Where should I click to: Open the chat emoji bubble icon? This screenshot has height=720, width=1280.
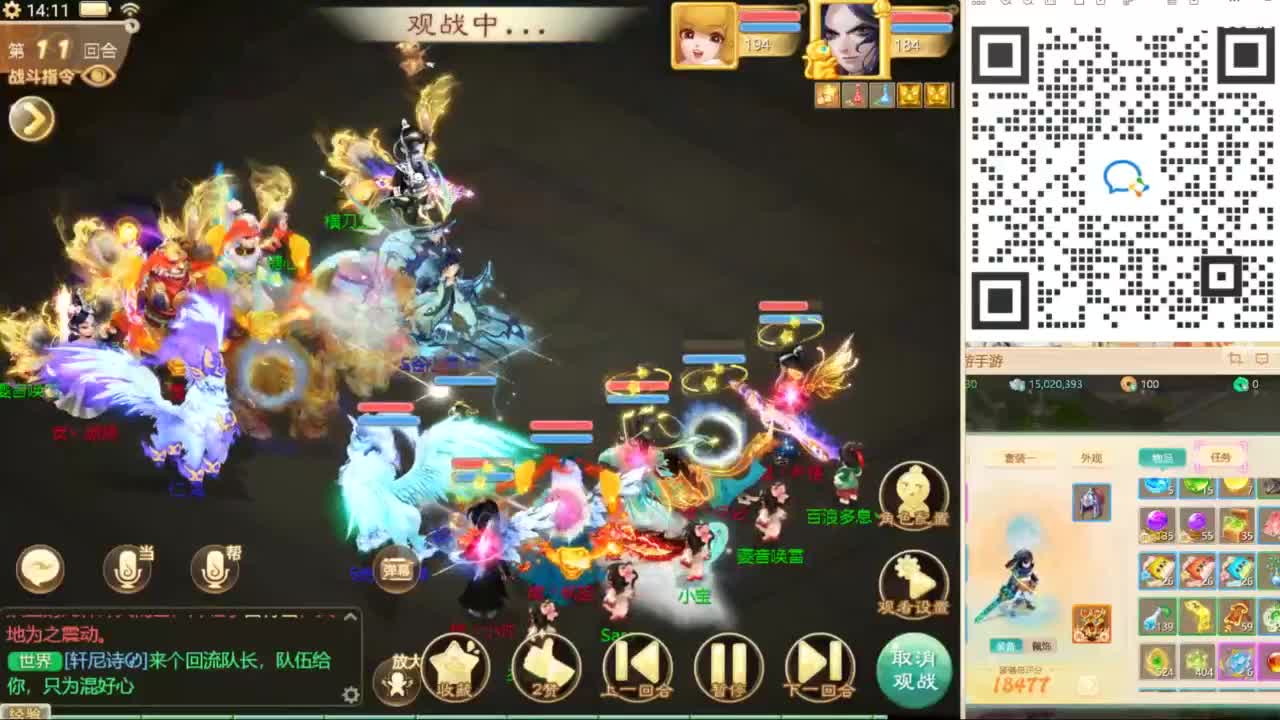pyautogui.click(x=40, y=566)
